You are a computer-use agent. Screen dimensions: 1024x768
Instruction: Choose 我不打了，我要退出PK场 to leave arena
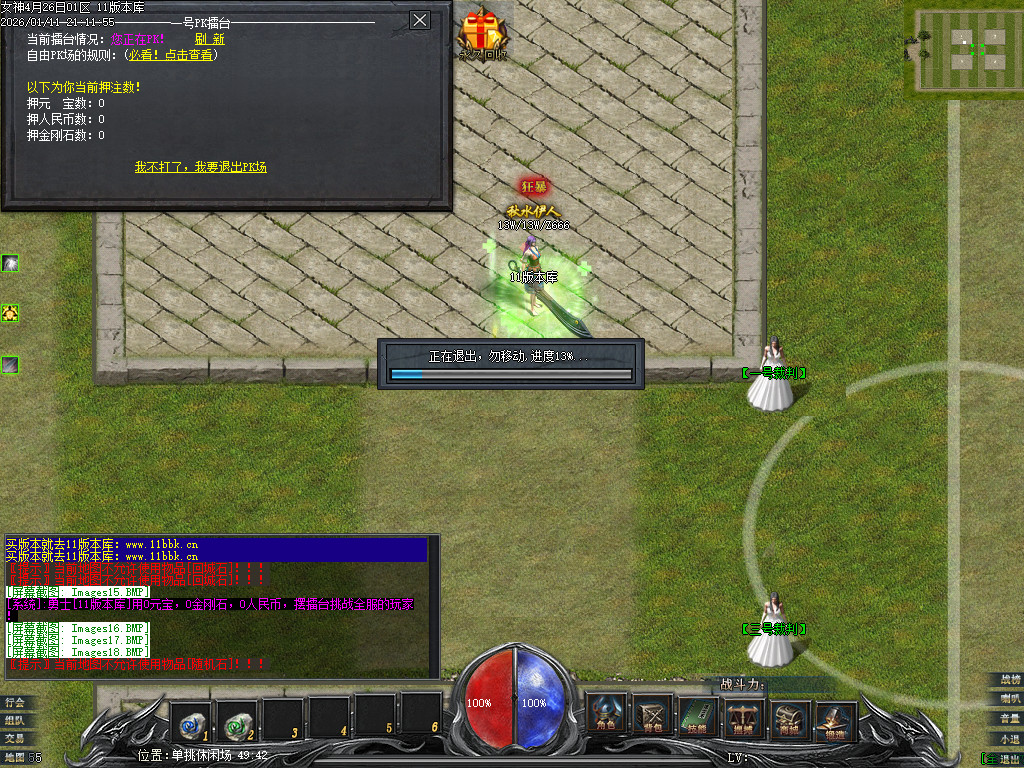[201, 167]
